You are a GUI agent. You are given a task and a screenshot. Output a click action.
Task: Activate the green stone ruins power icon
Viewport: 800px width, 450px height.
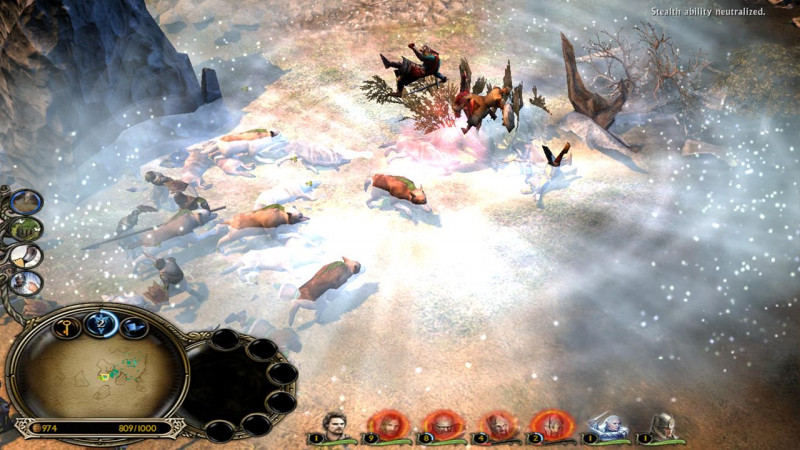[x=26, y=229]
